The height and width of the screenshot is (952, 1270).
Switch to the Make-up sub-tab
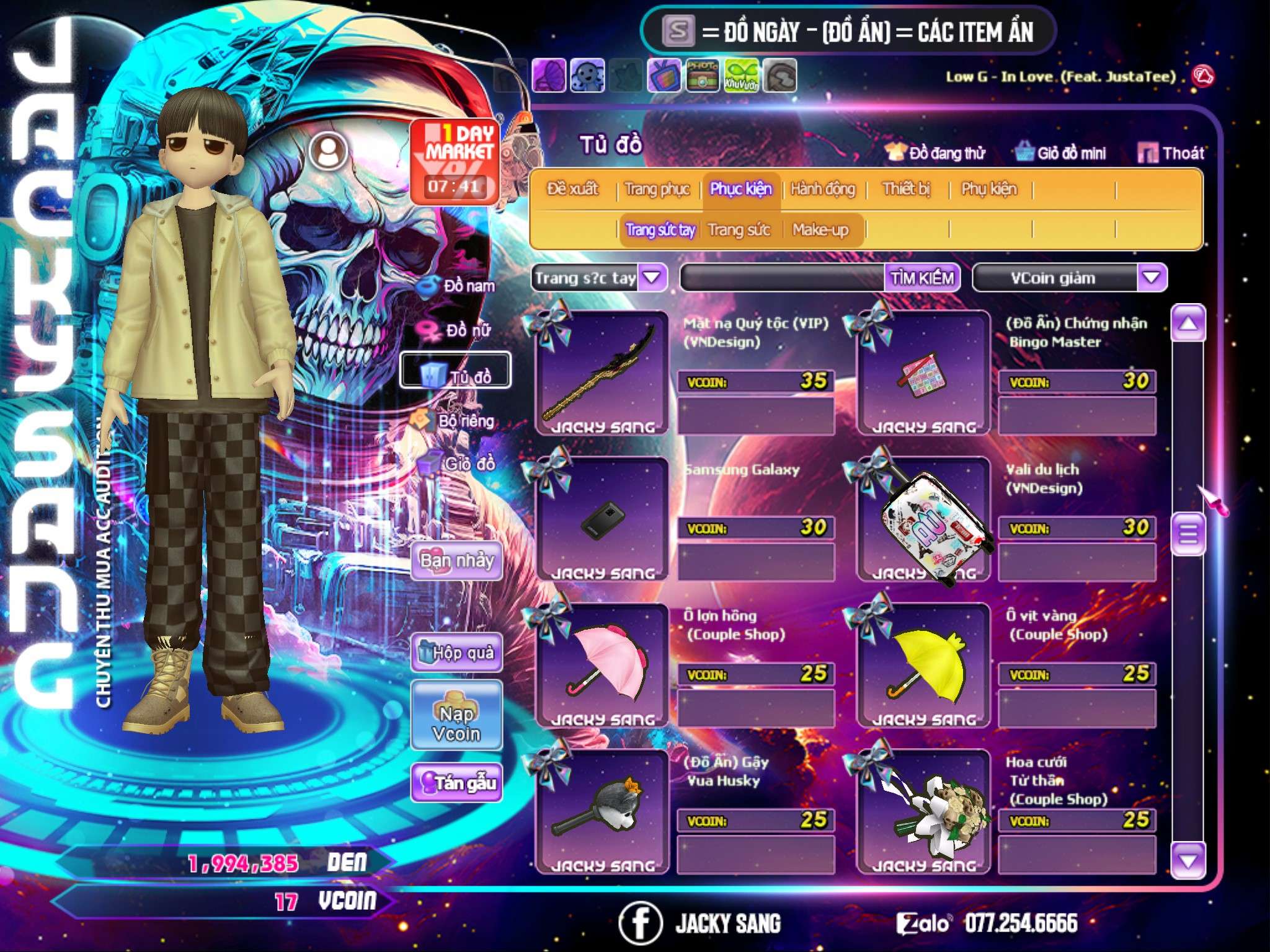820,230
